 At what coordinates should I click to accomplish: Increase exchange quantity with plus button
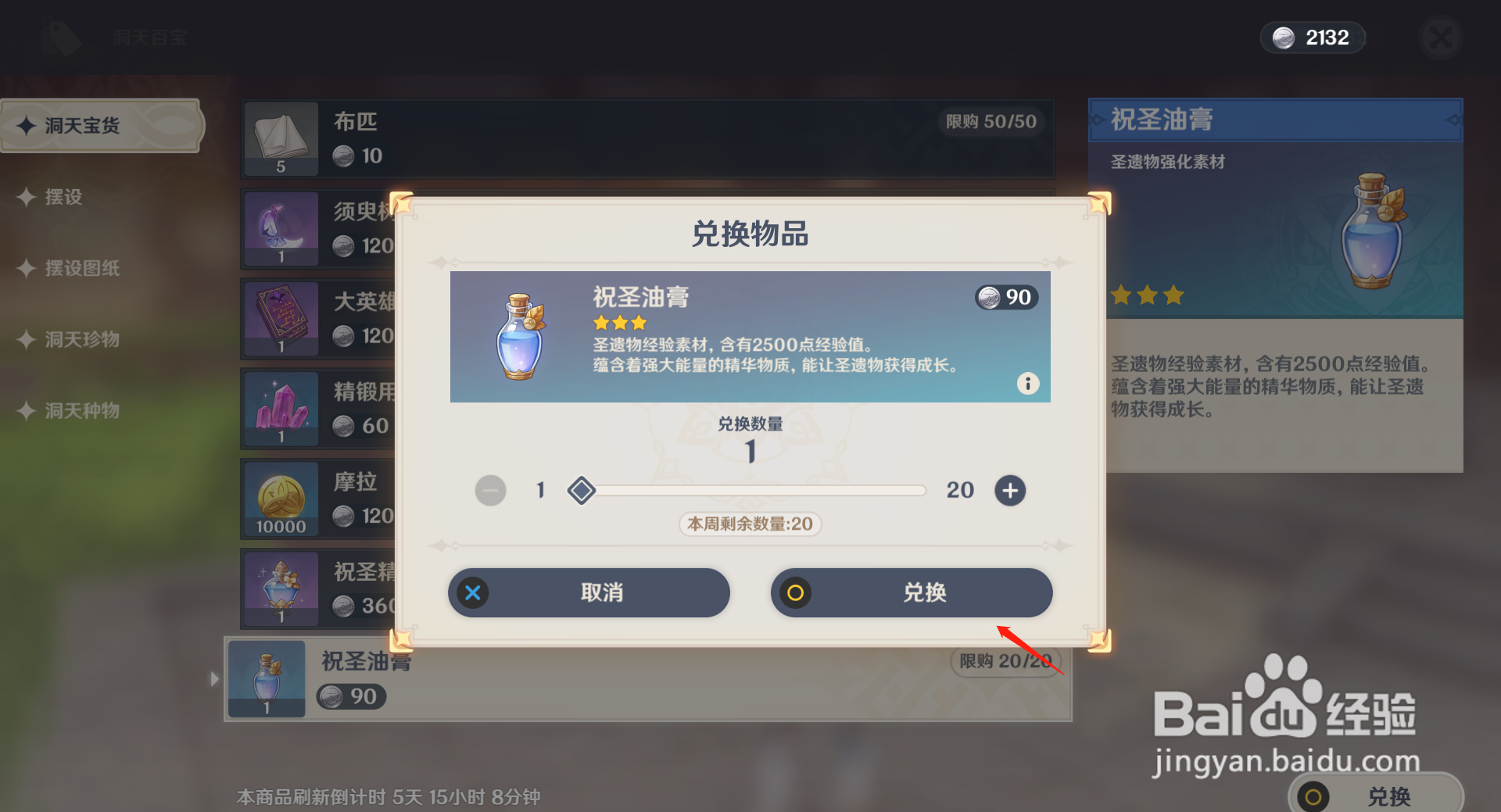coord(1009,490)
